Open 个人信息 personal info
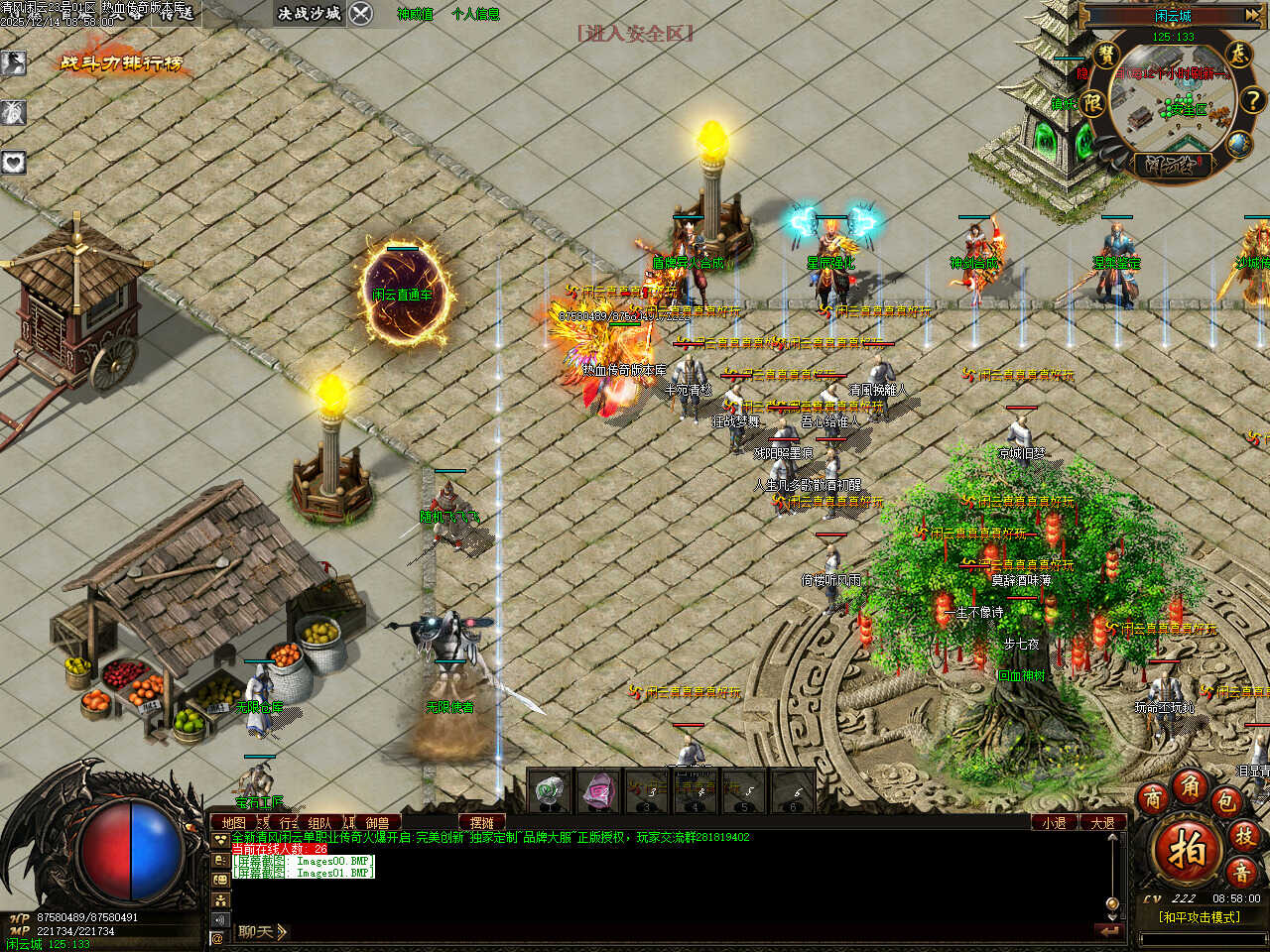The height and width of the screenshot is (952, 1270). (475, 14)
